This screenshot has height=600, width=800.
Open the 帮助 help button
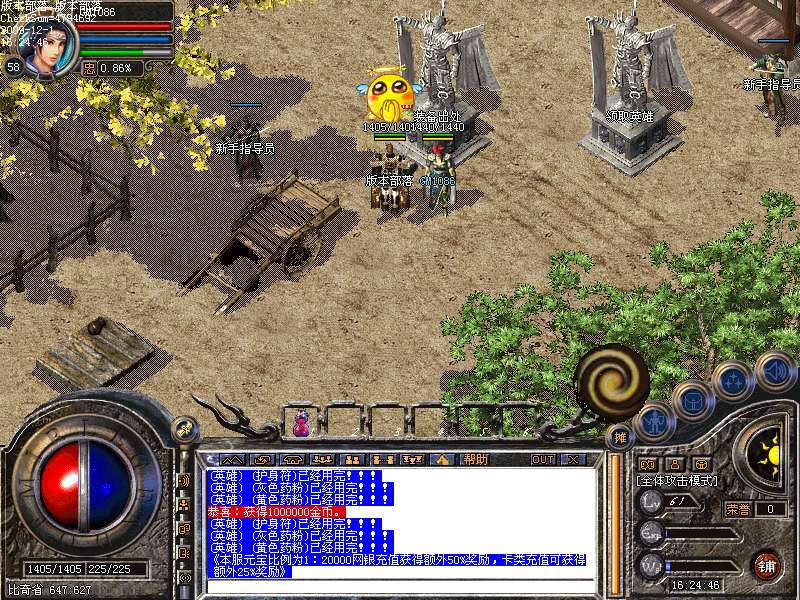(475, 459)
